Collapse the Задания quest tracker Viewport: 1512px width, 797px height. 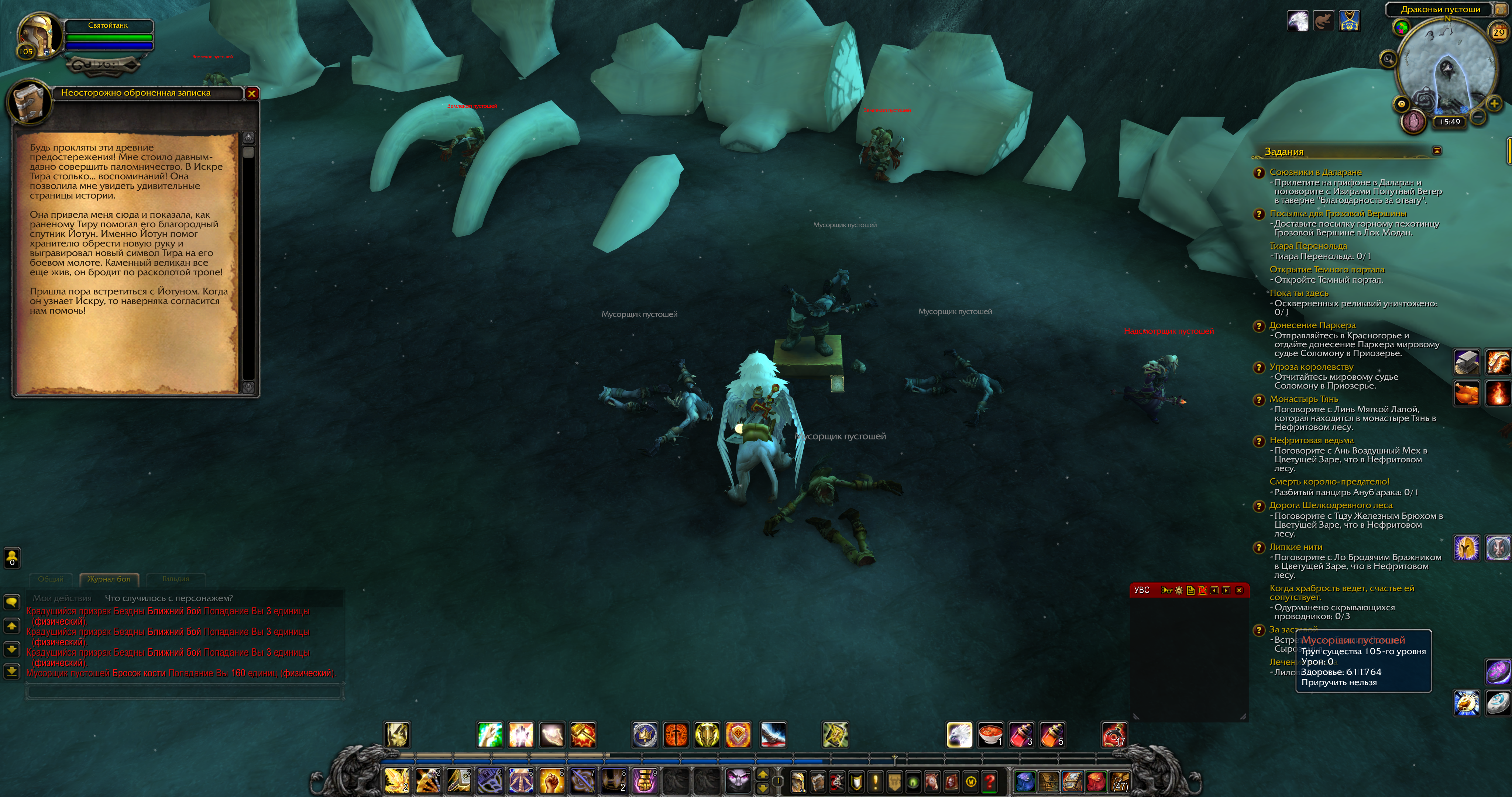(x=1437, y=151)
